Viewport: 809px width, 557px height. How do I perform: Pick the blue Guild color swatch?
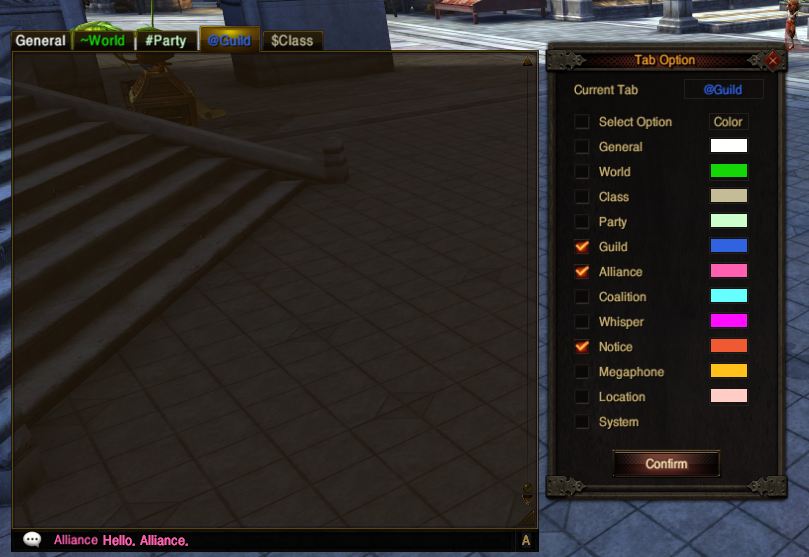pos(728,246)
